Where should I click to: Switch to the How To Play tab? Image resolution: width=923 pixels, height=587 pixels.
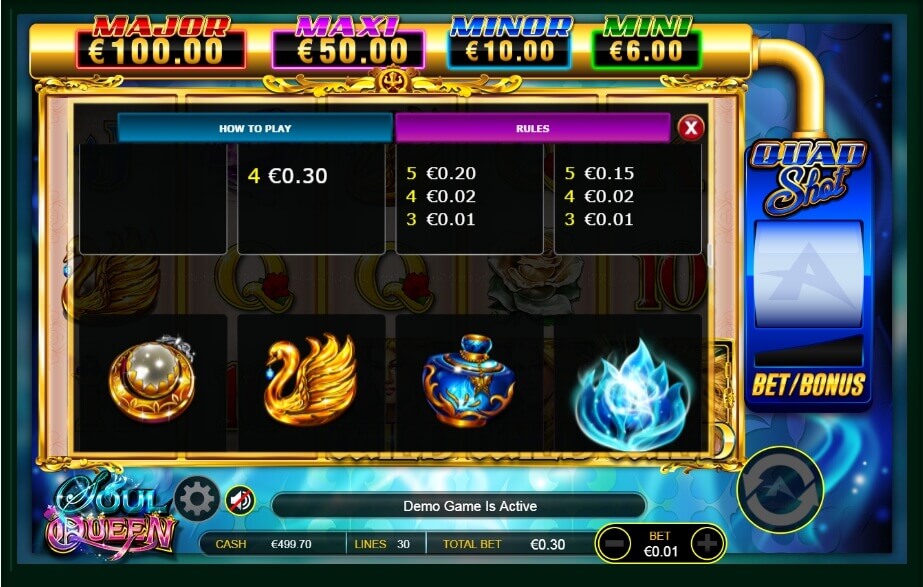[x=254, y=128]
